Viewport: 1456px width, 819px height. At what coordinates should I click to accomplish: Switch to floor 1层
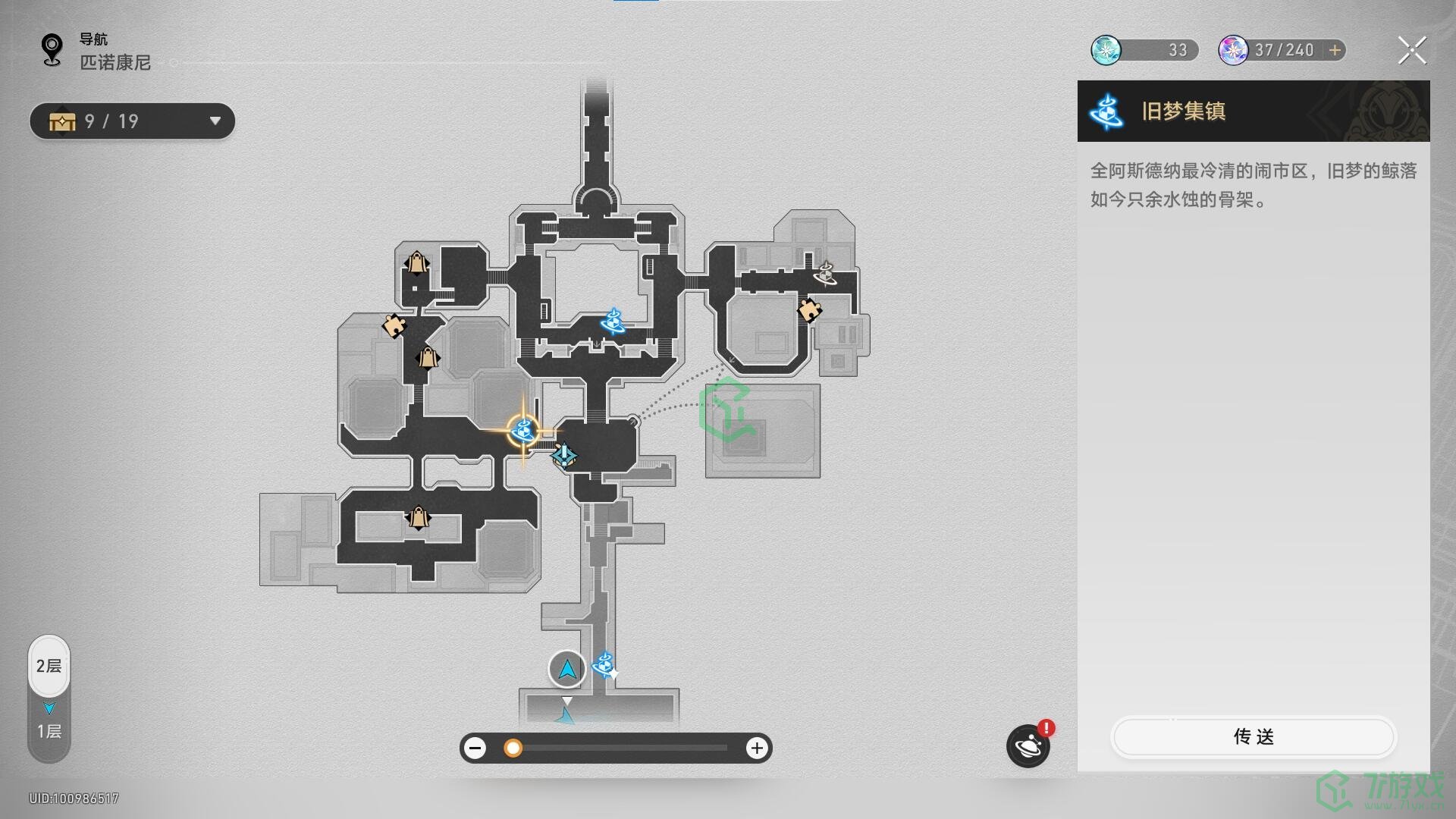click(x=49, y=731)
